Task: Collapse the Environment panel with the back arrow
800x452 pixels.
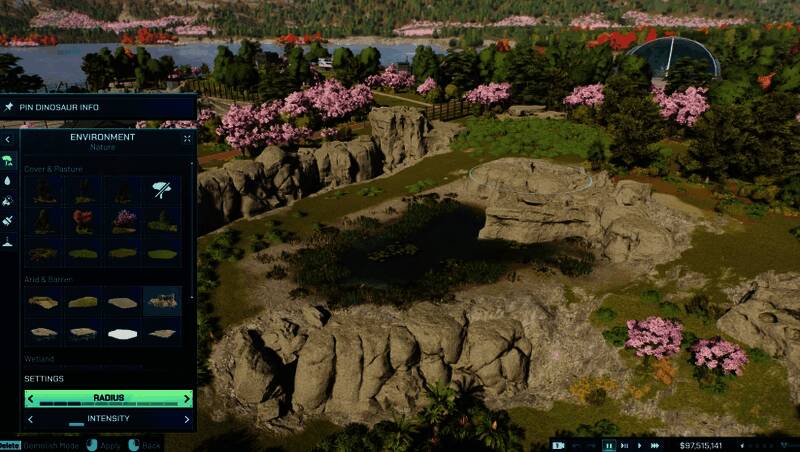Action: 9,139
